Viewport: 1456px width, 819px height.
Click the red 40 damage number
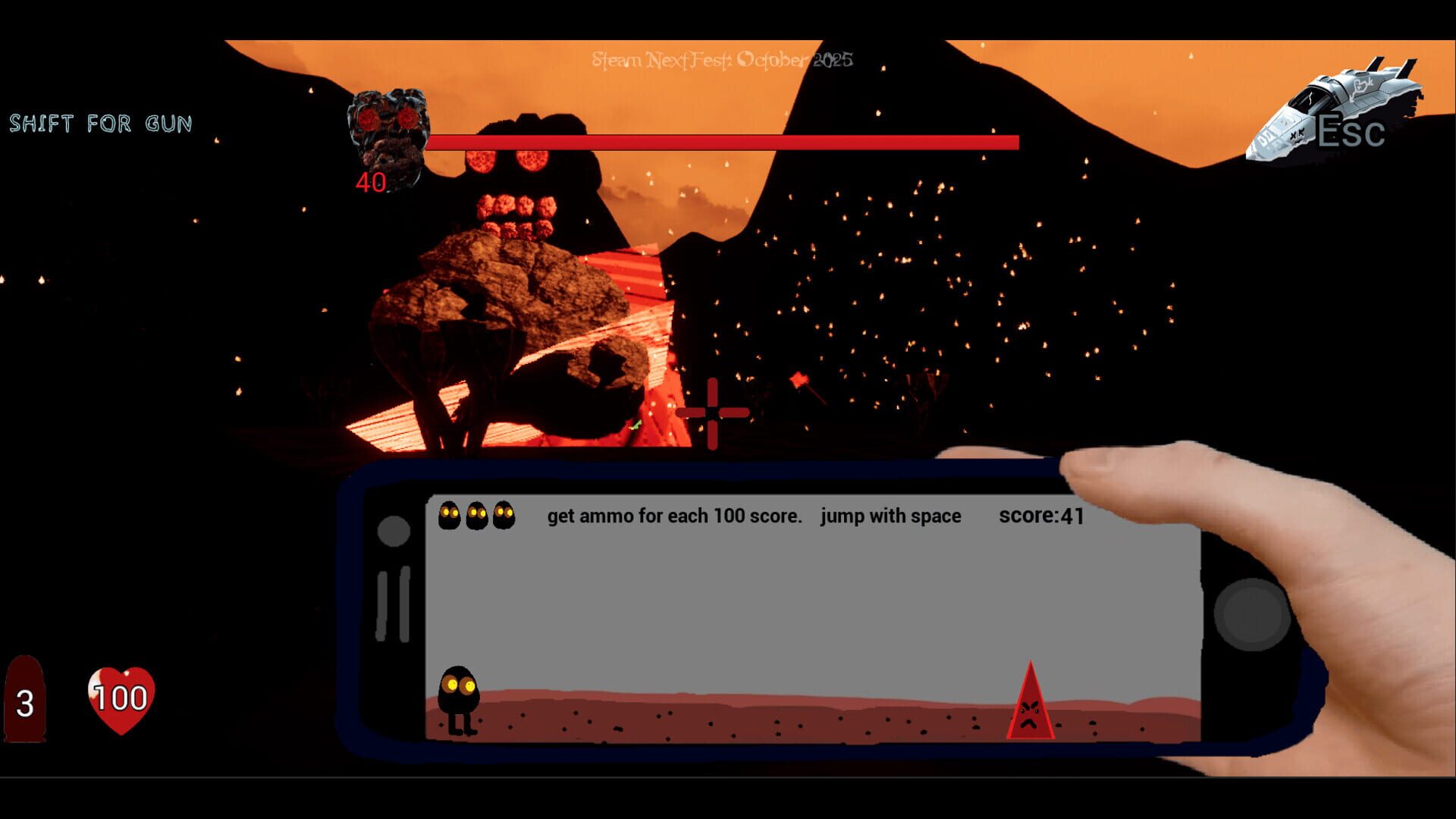point(369,184)
